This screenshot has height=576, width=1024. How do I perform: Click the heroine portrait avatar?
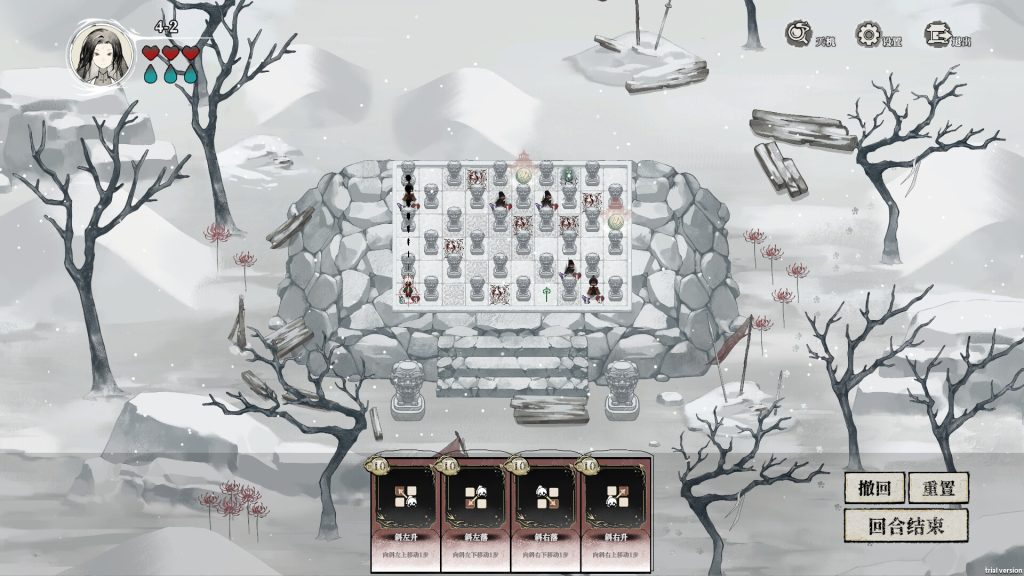click(100, 52)
